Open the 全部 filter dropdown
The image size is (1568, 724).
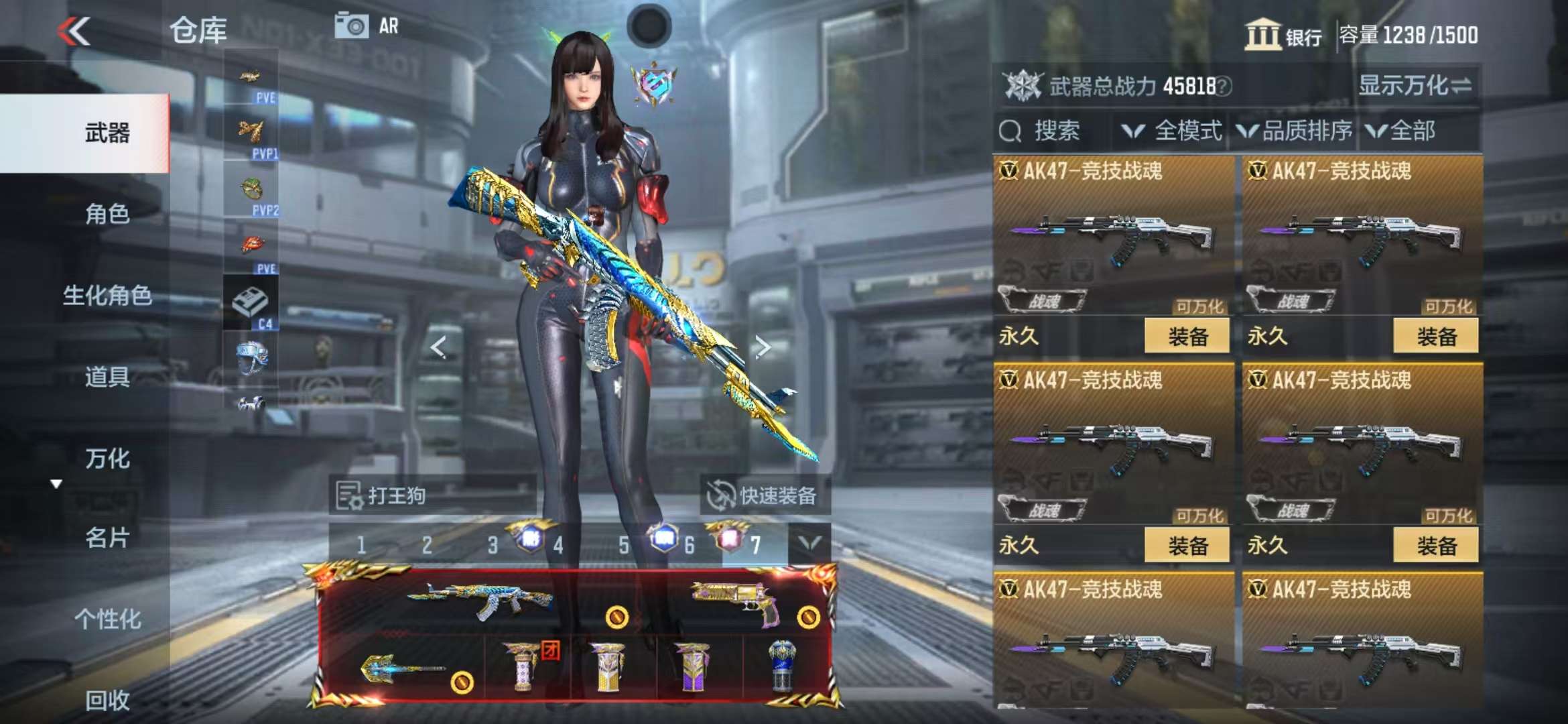[x=1402, y=131]
